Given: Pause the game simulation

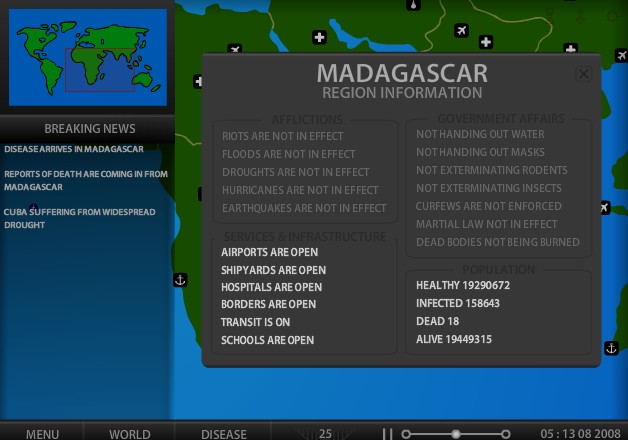Looking at the screenshot, I should (x=388, y=434).
